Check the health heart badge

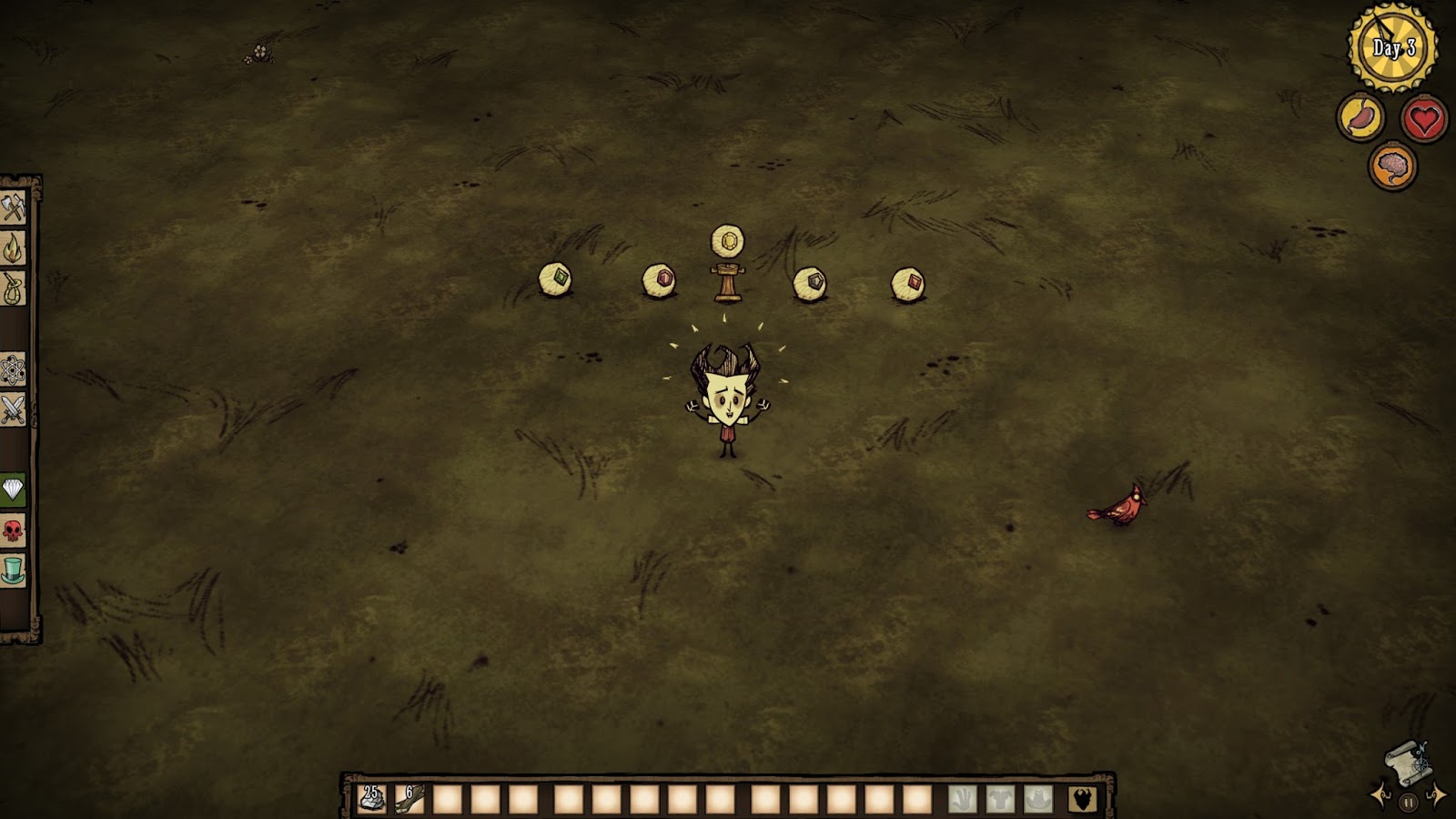(1424, 119)
